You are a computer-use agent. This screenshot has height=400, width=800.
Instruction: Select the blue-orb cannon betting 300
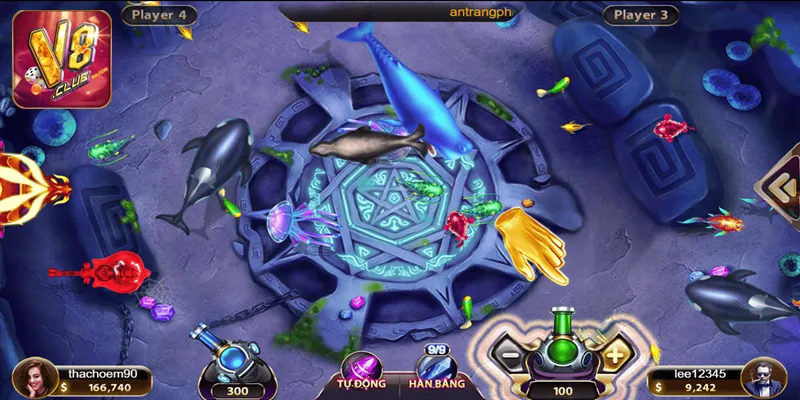[x=236, y=355]
